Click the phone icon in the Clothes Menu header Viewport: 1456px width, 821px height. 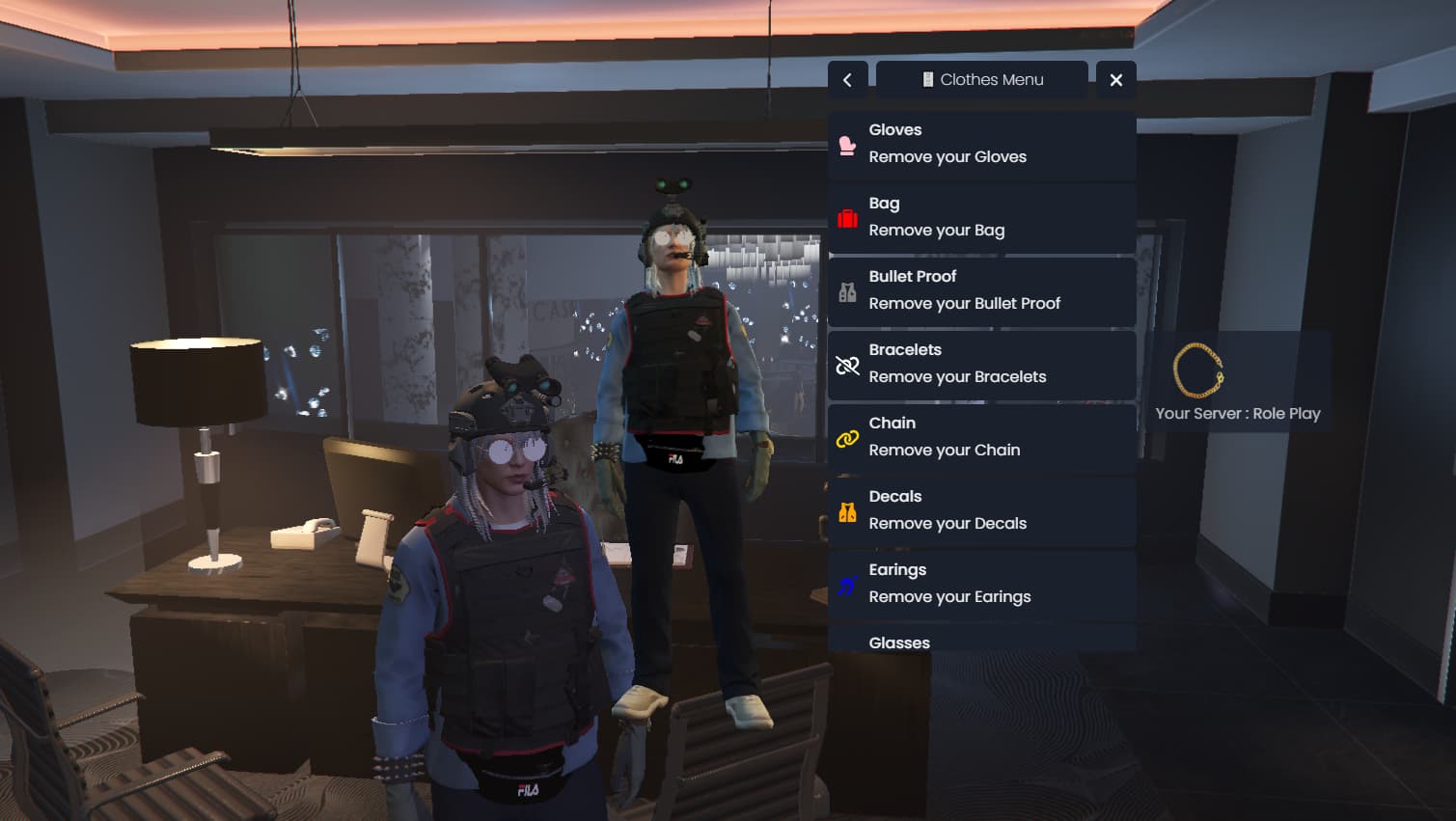[927, 79]
